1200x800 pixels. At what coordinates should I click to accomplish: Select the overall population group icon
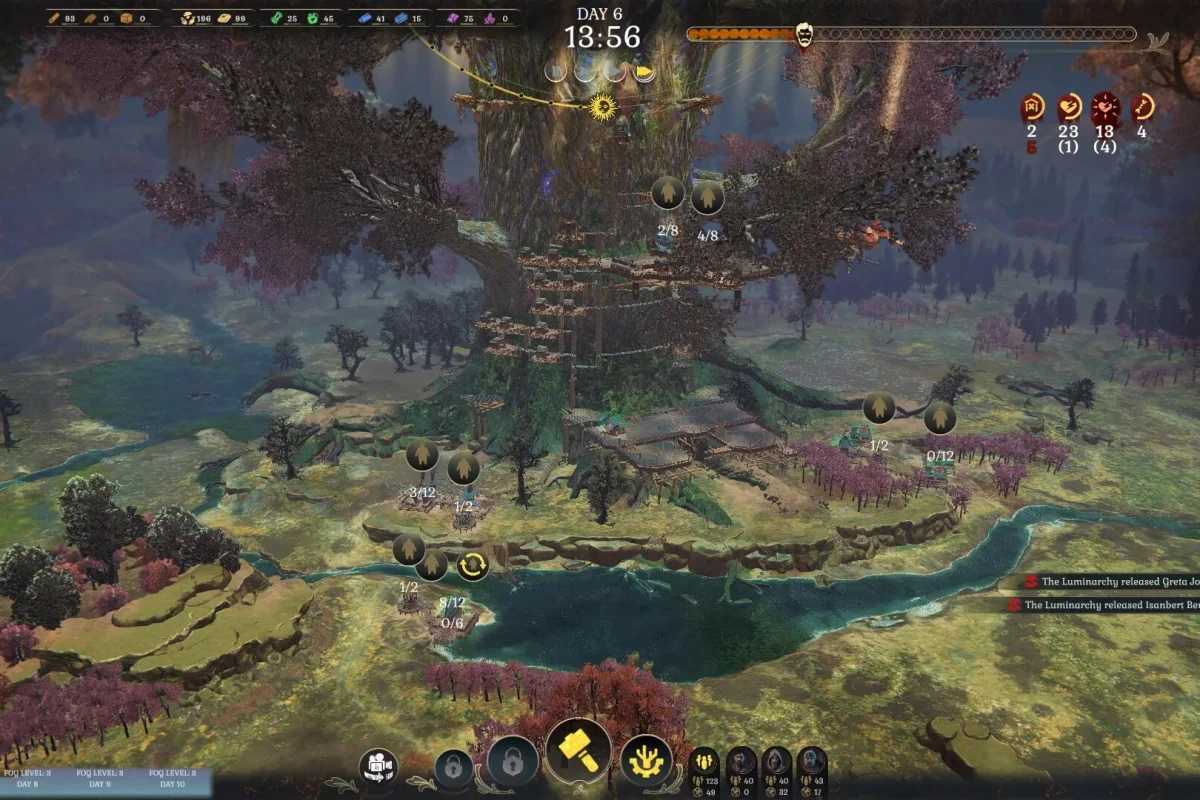pyautogui.click(x=704, y=762)
